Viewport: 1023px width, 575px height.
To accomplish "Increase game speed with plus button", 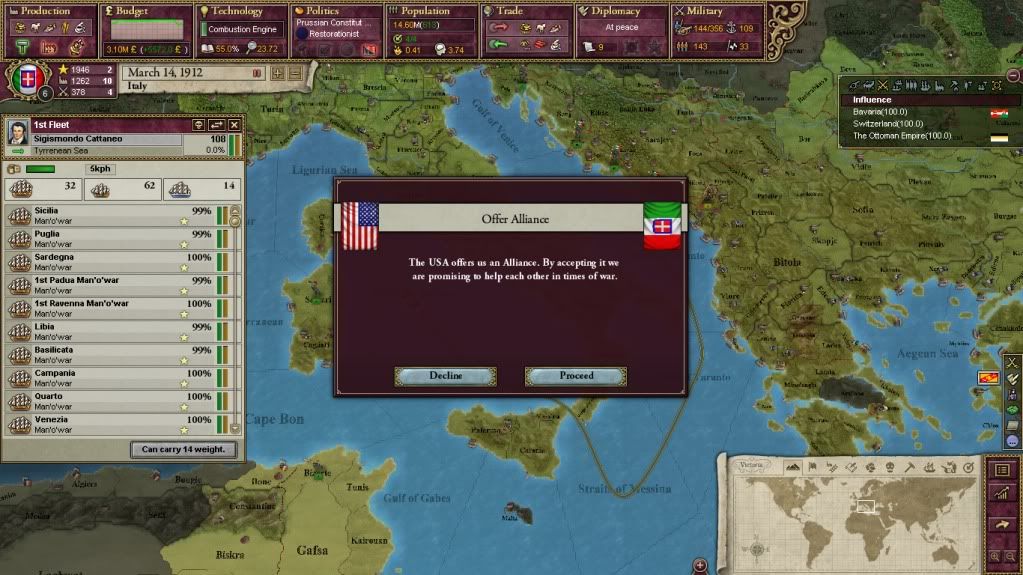I will pos(277,73).
